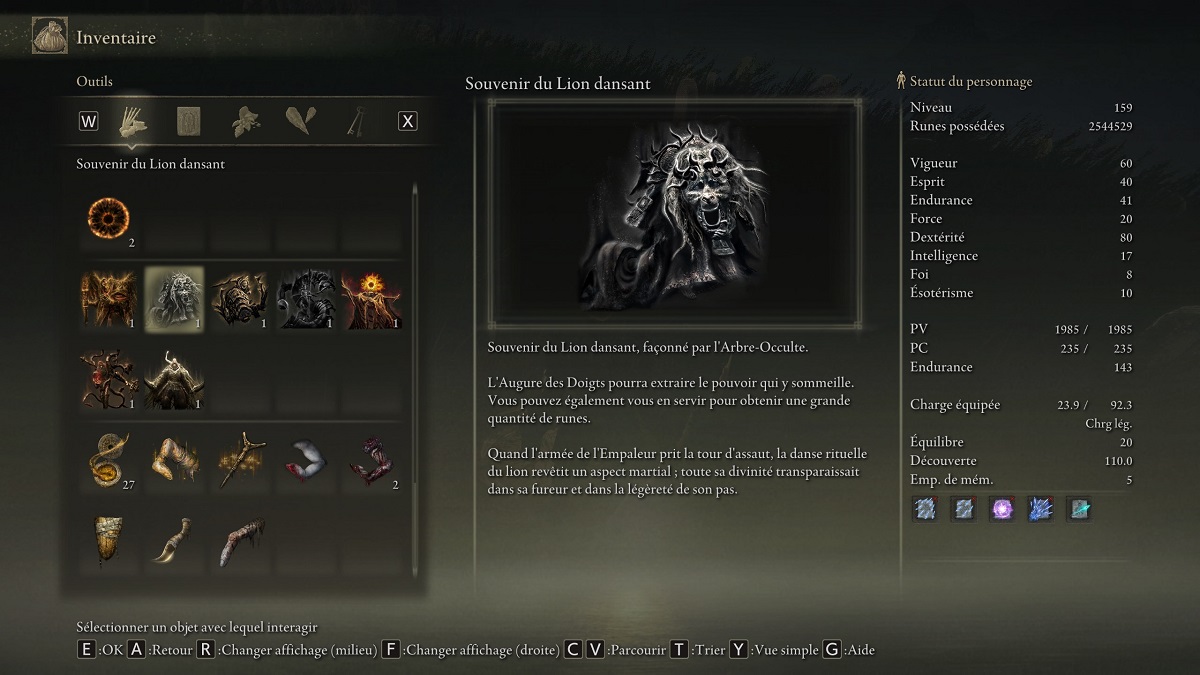The image size is (1200, 675).
Task: Choose the red tendril creature remembrance
Action: point(109,378)
